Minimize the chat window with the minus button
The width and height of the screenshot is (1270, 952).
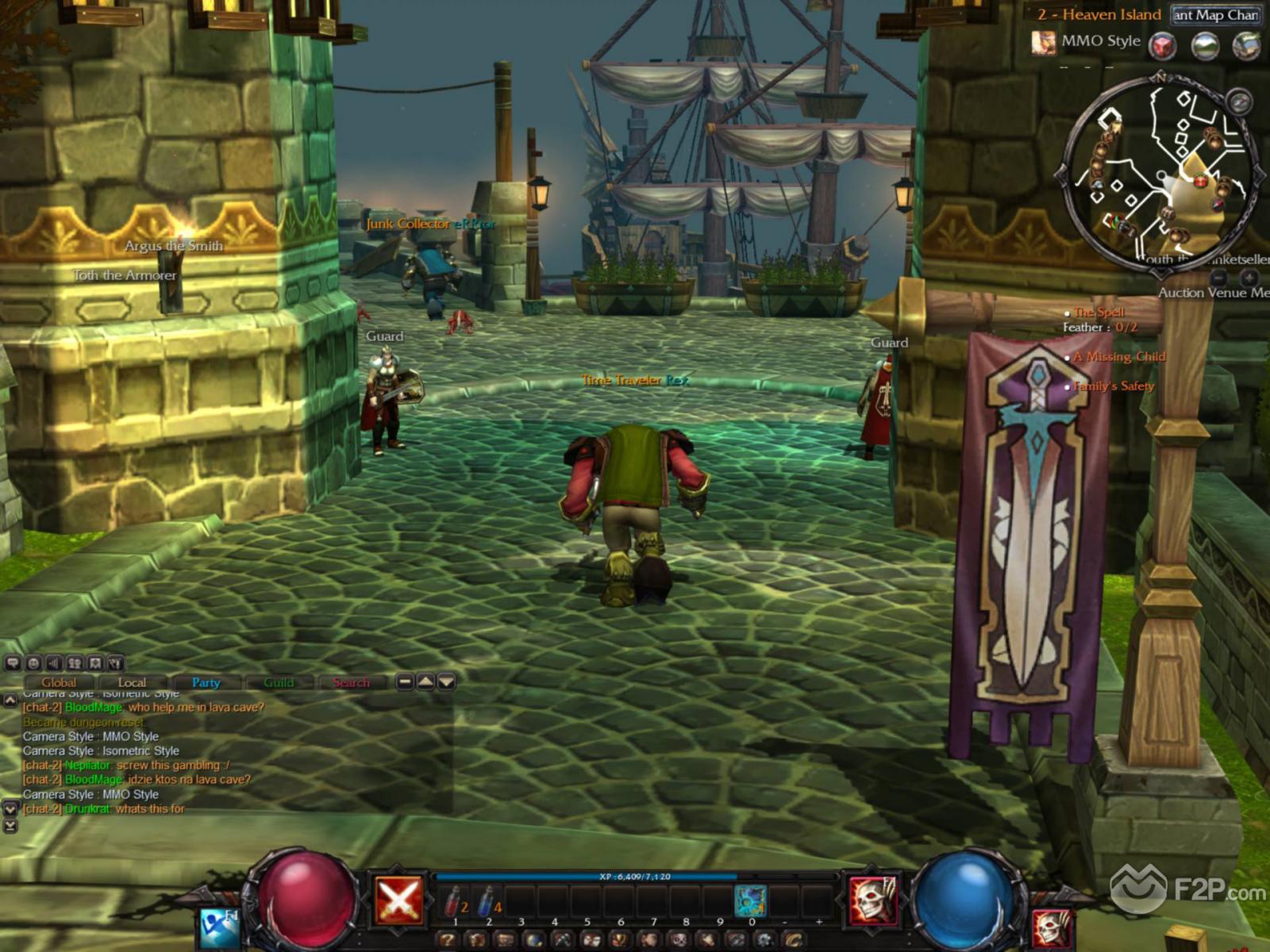pyautogui.click(x=405, y=681)
